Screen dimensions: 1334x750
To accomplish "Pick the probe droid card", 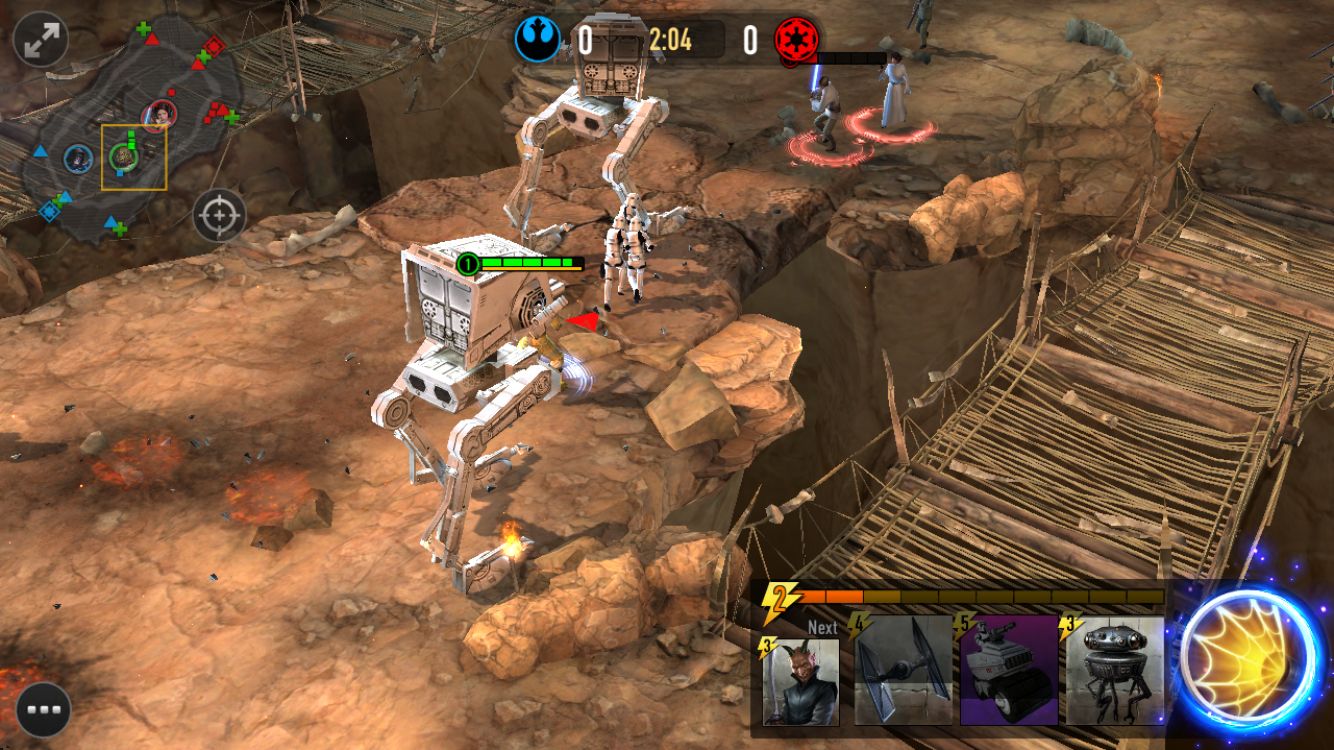I will 1114,670.
